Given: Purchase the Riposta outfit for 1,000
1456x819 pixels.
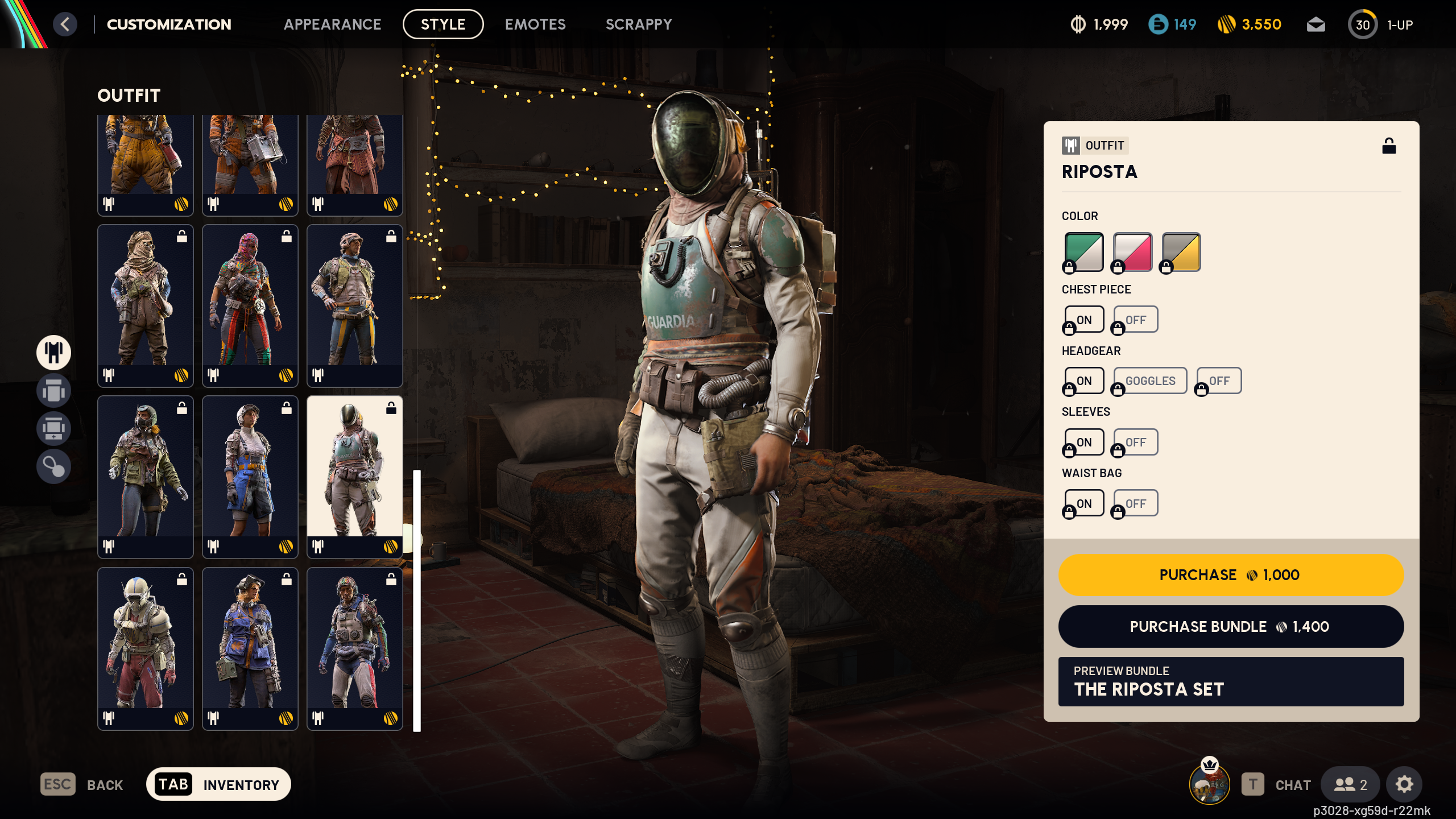Looking at the screenshot, I should click(1231, 575).
